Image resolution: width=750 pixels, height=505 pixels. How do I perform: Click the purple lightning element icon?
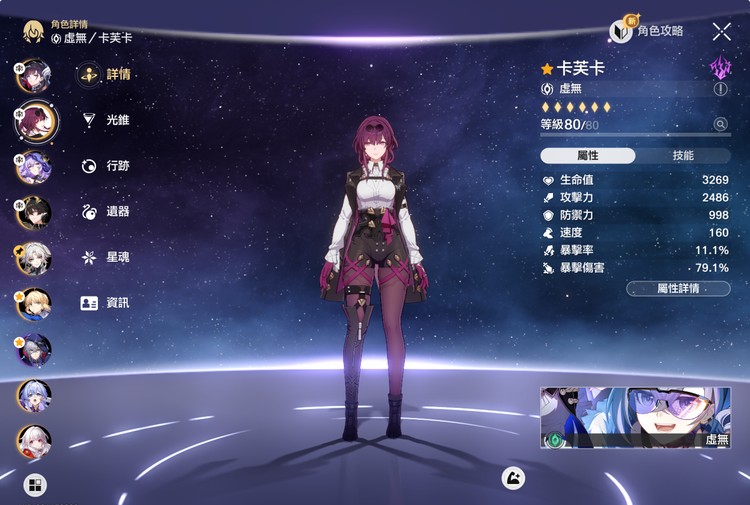[x=720, y=67]
